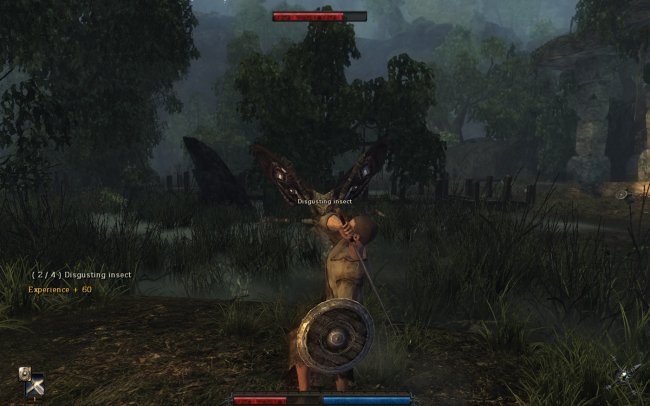This screenshot has width=650, height=406.
Task: Open the Disgusting insect quest tracker entry
Action: pyautogui.click(x=80, y=274)
